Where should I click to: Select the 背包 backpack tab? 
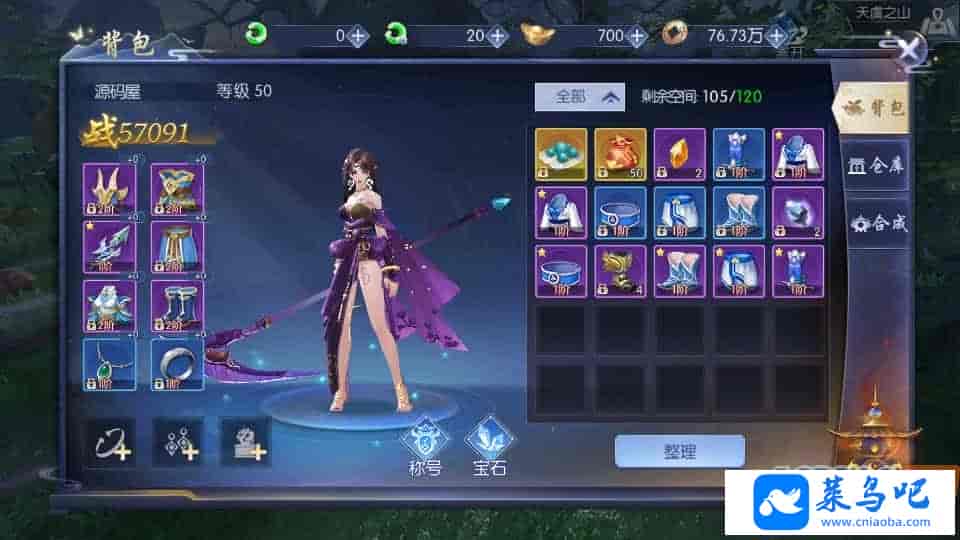tap(875, 108)
